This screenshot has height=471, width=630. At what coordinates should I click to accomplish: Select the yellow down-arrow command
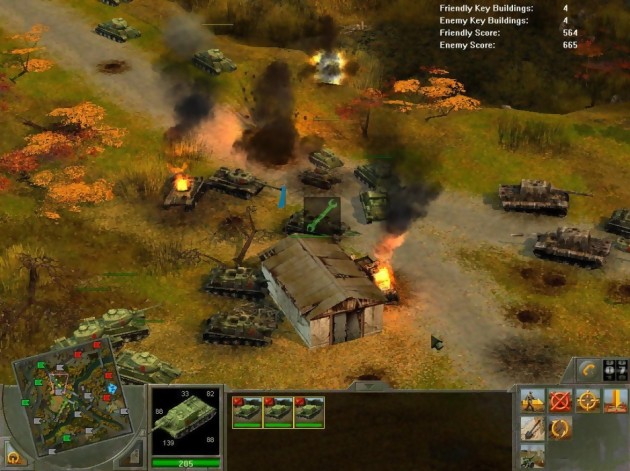pyautogui.click(x=617, y=402)
